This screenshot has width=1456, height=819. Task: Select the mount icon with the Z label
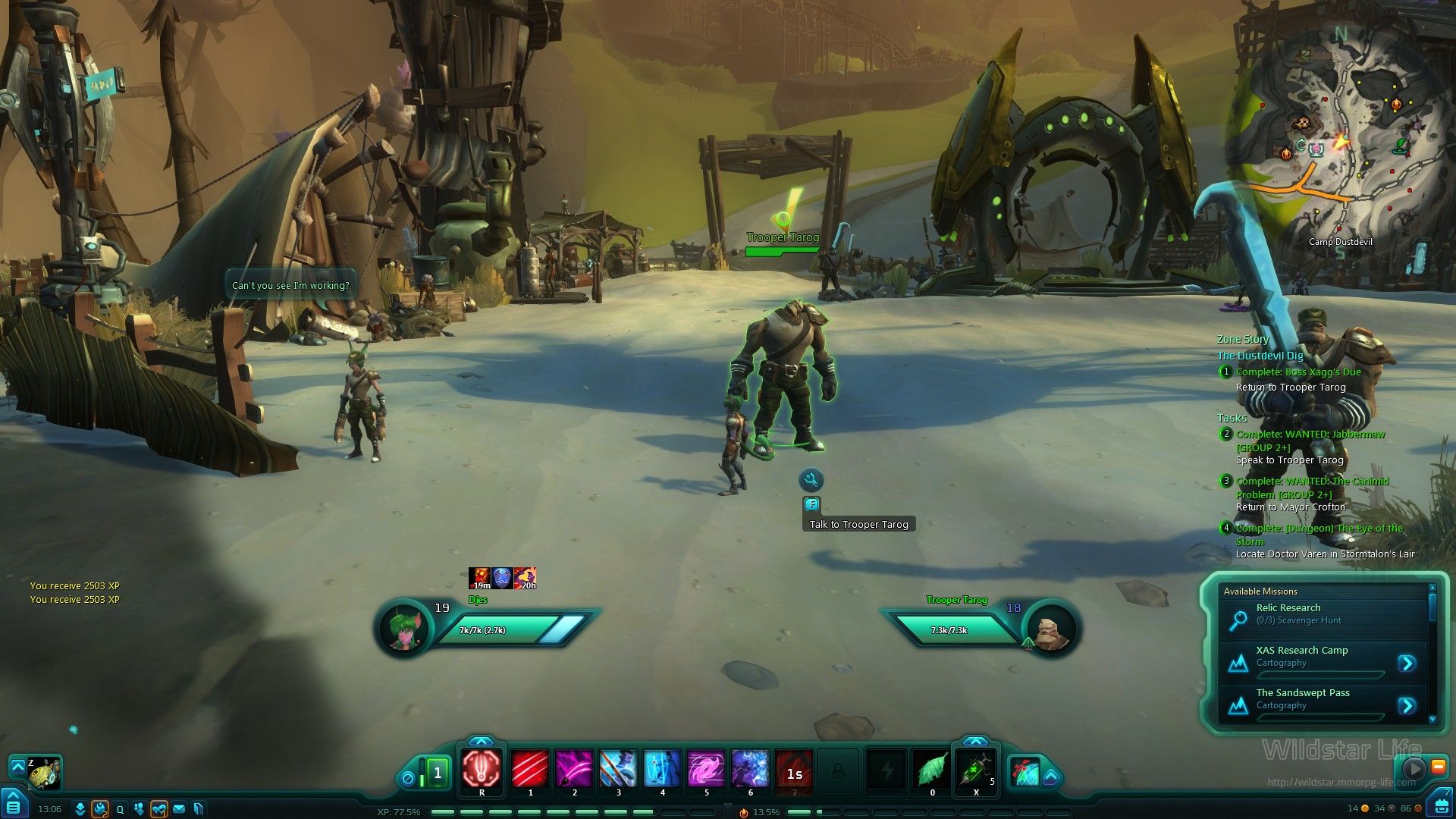coord(44,773)
